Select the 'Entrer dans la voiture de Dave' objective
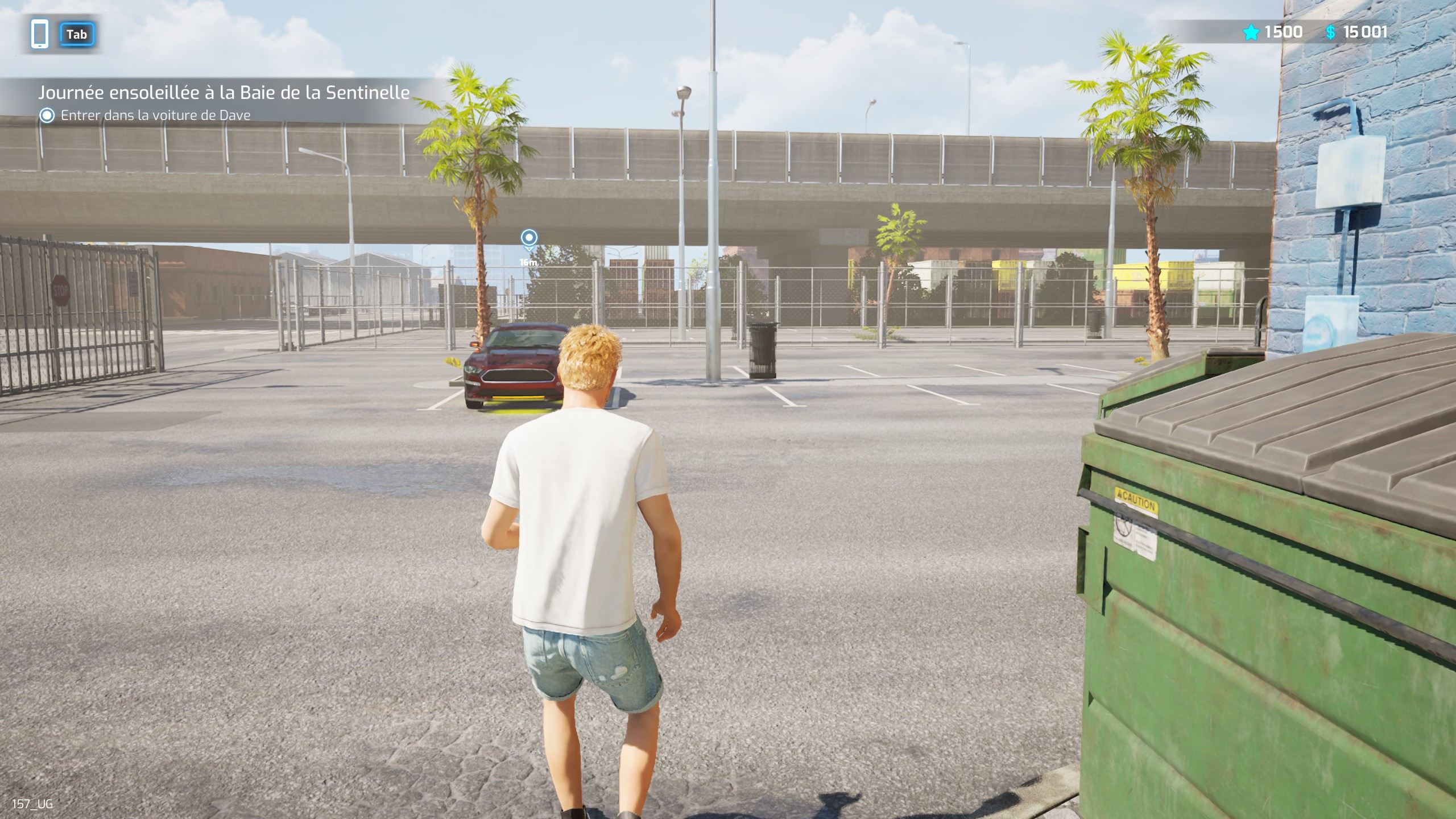Viewport: 1456px width, 819px height. 155,115
